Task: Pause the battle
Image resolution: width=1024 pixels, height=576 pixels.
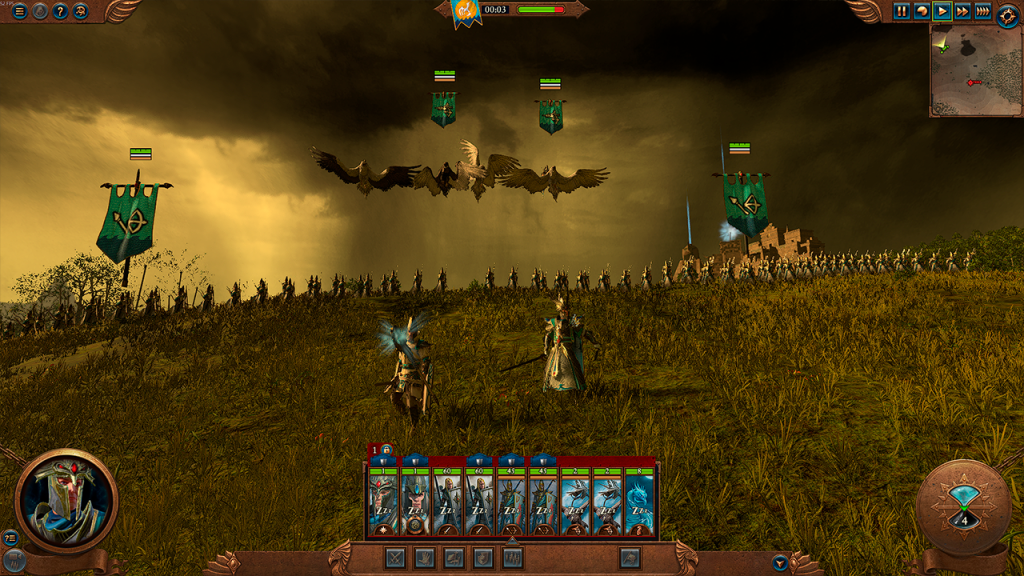Action: tap(902, 11)
